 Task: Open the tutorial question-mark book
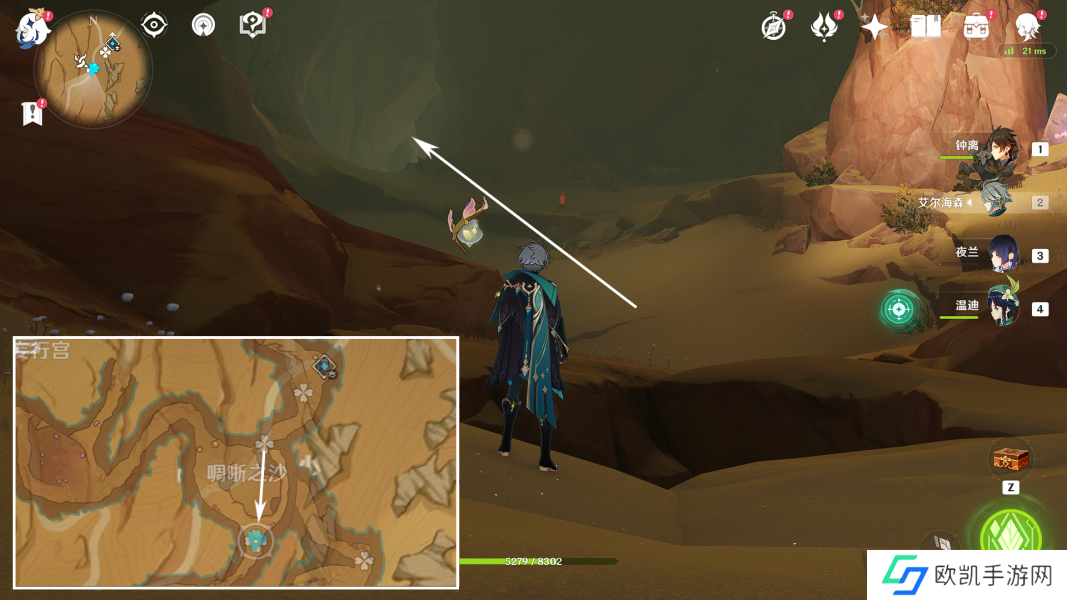[x=253, y=25]
